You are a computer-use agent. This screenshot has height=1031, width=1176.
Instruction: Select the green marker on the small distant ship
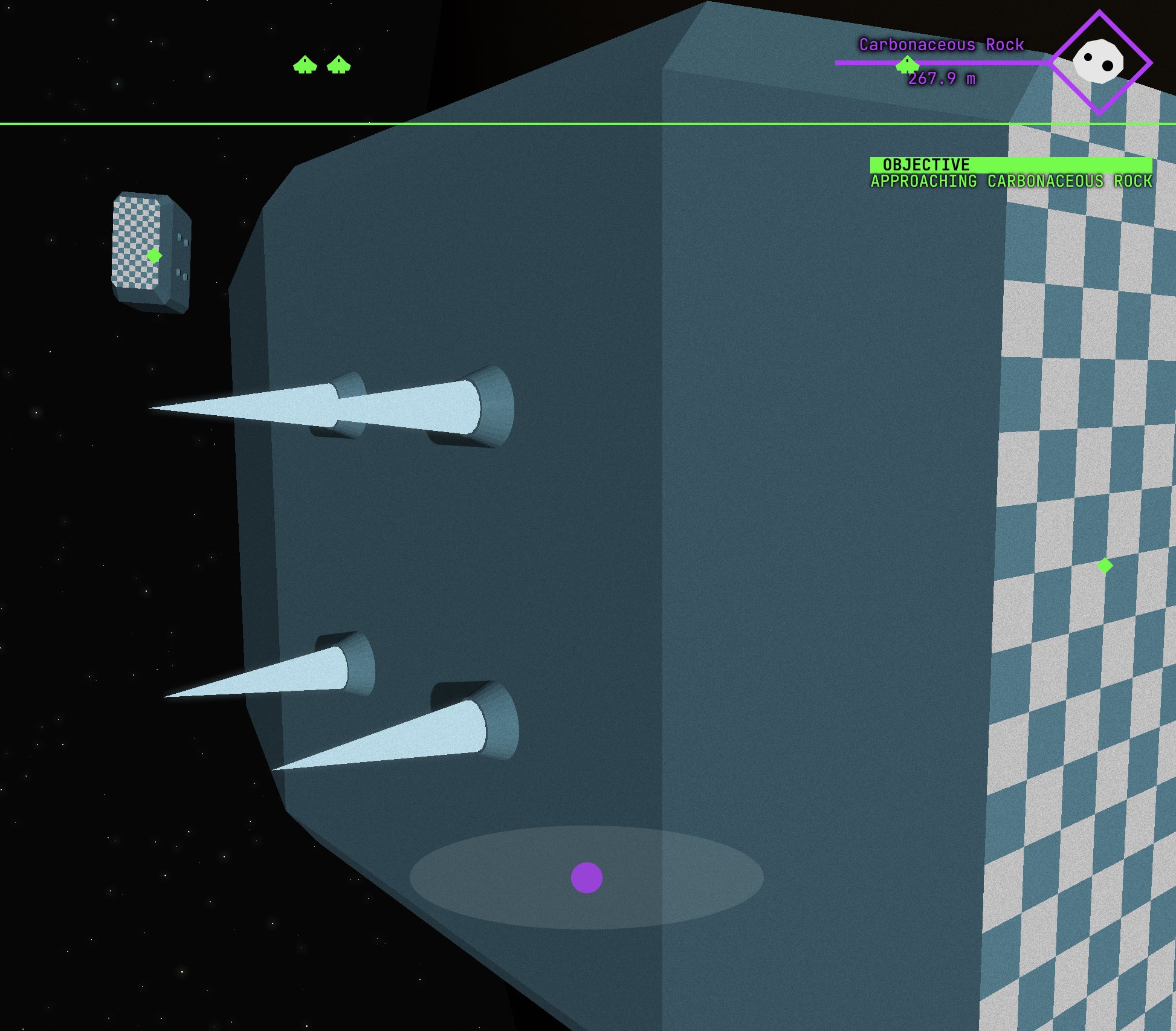click(154, 256)
